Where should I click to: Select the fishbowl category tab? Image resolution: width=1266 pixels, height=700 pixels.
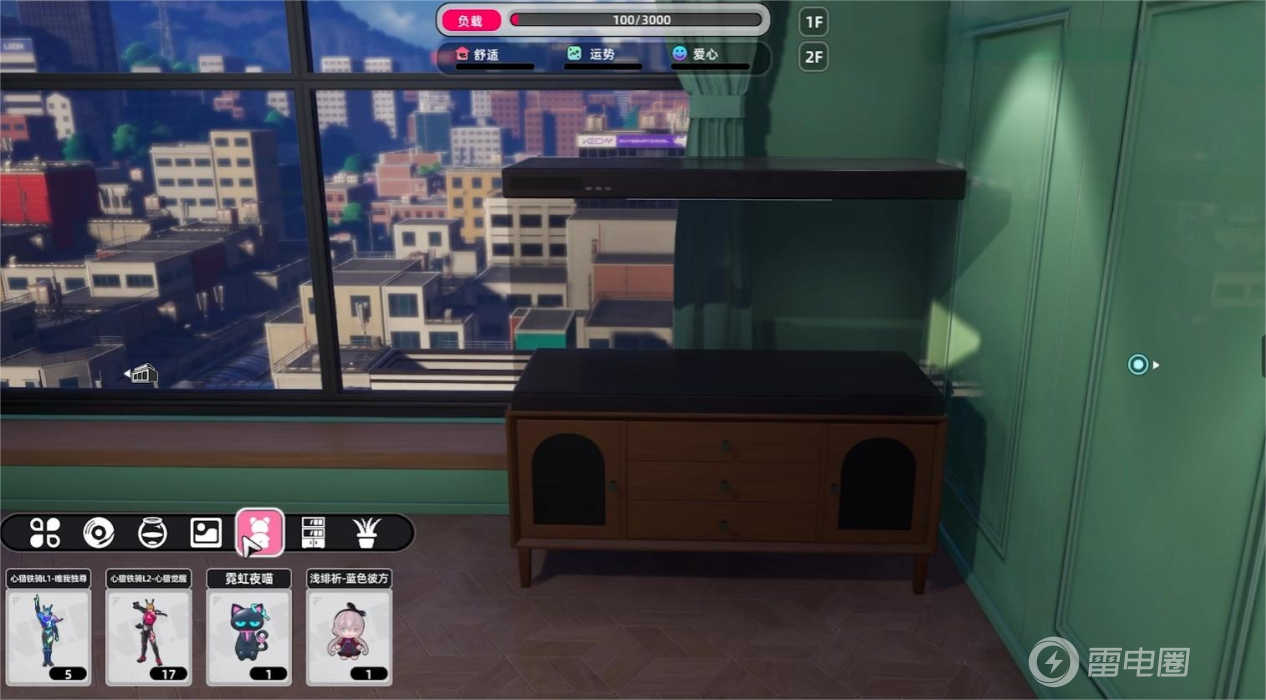(153, 532)
